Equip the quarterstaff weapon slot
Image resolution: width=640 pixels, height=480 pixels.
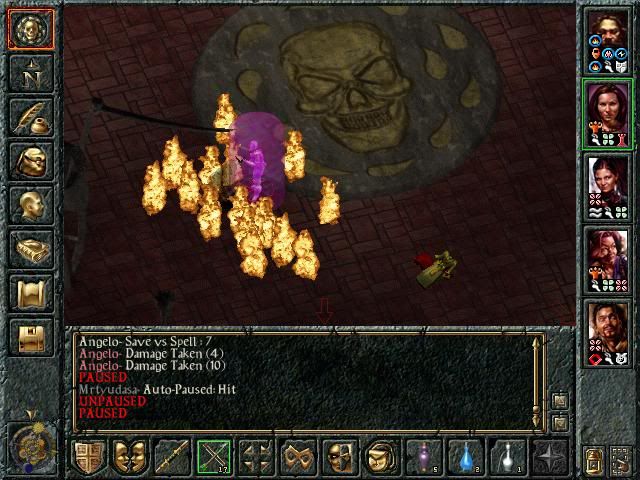[172, 457]
